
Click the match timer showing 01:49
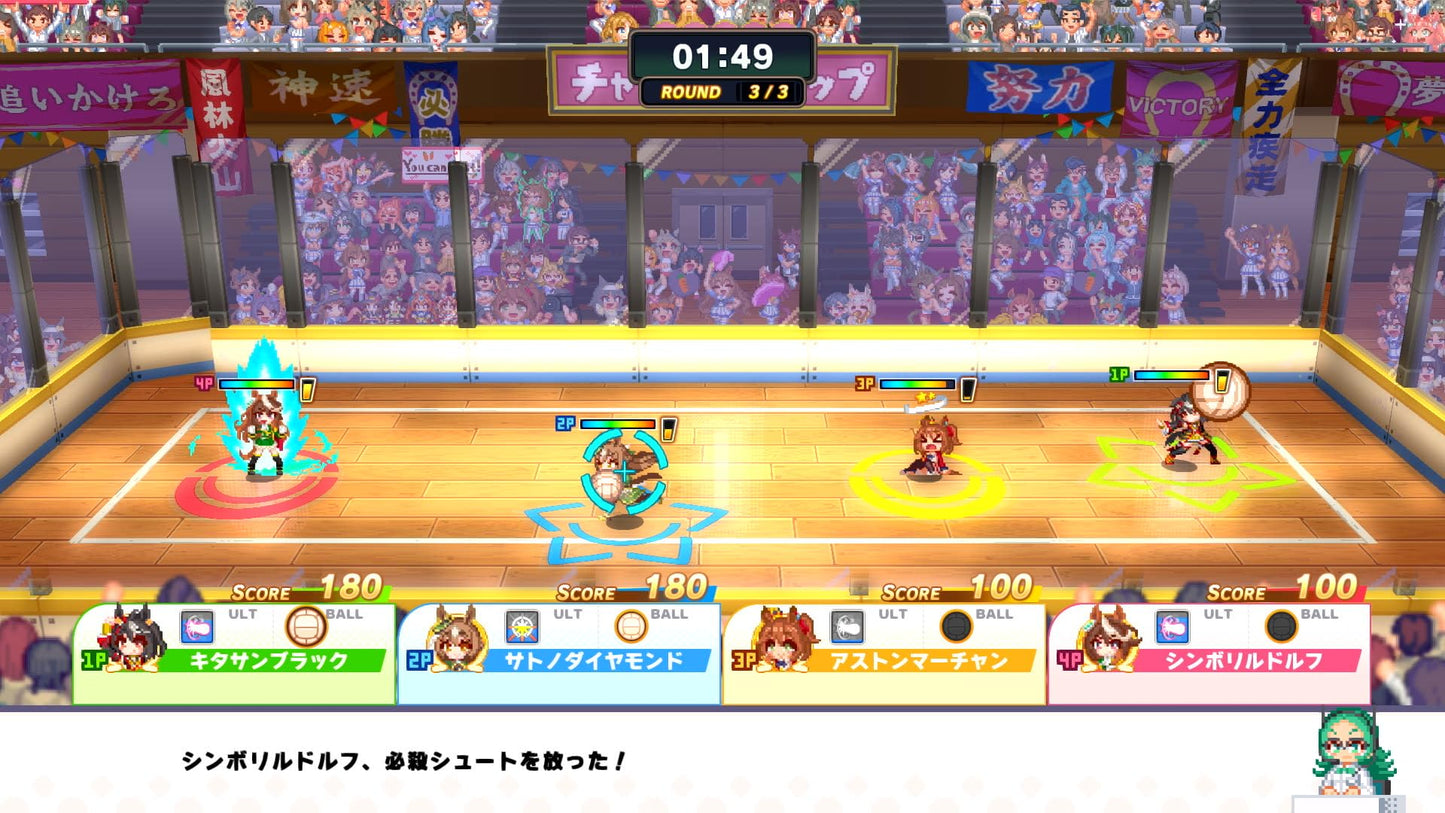click(722, 57)
